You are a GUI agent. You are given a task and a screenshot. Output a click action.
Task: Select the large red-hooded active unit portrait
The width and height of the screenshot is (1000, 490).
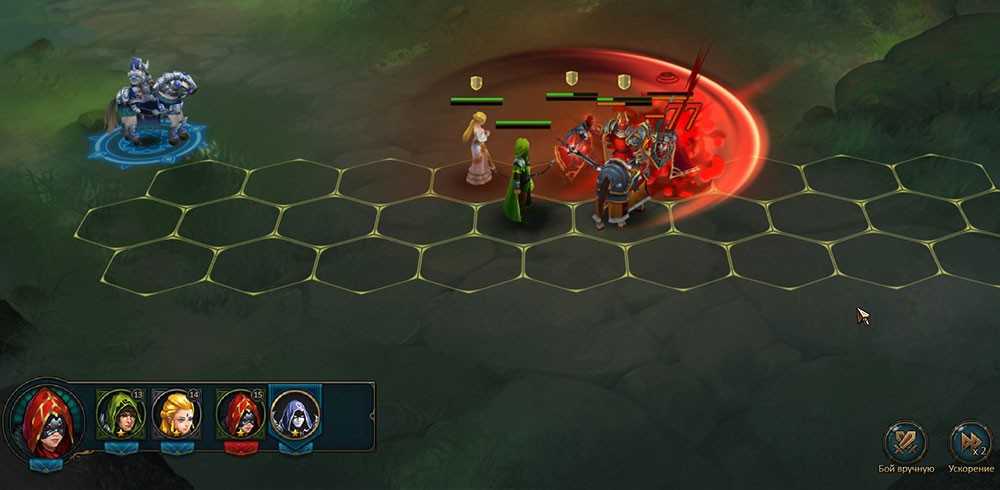pyautogui.click(x=45, y=420)
